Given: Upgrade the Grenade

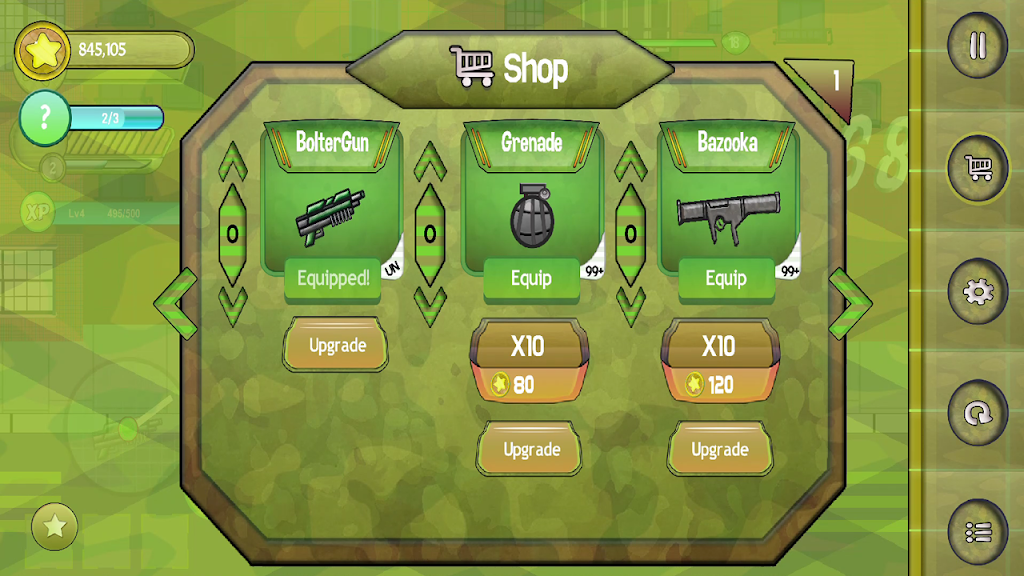Looking at the screenshot, I should pos(531,450).
